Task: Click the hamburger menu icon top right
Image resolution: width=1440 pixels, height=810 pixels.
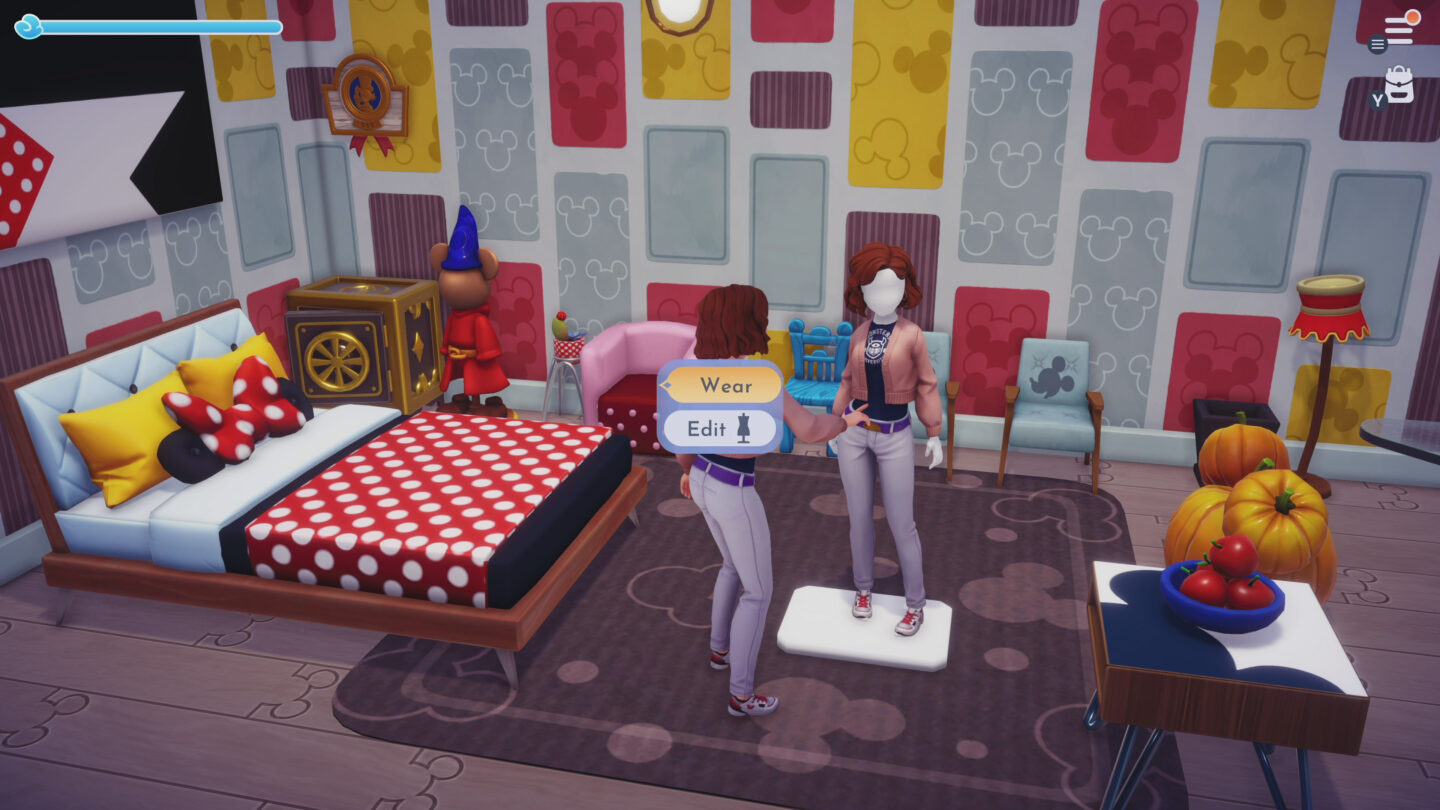Action: 1377,44
